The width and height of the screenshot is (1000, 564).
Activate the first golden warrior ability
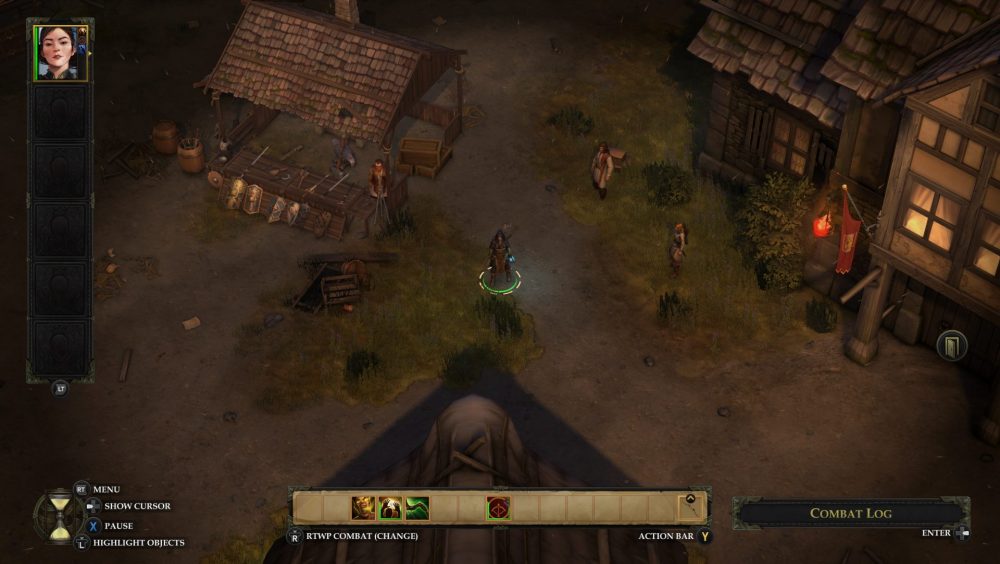click(363, 508)
